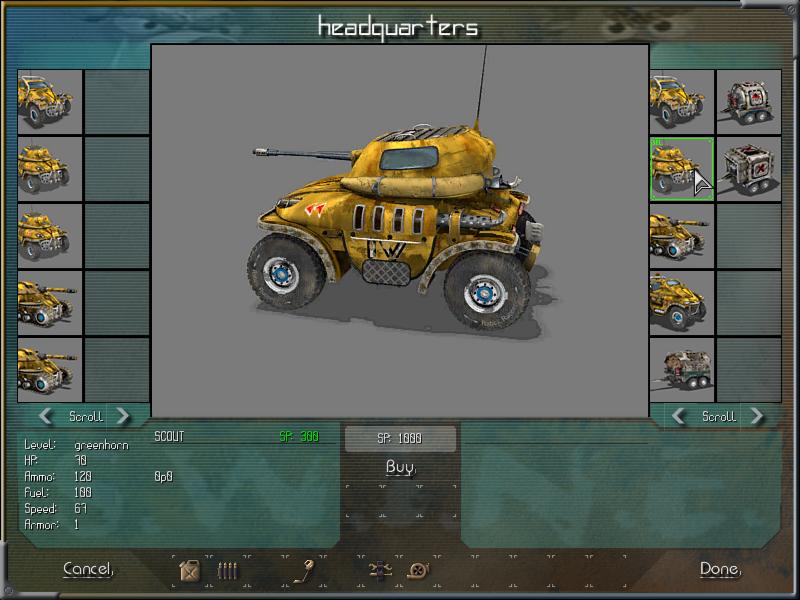Pick the round tank trailer in right list
The width and height of the screenshot is (800, 600).
tap(748, 101)
